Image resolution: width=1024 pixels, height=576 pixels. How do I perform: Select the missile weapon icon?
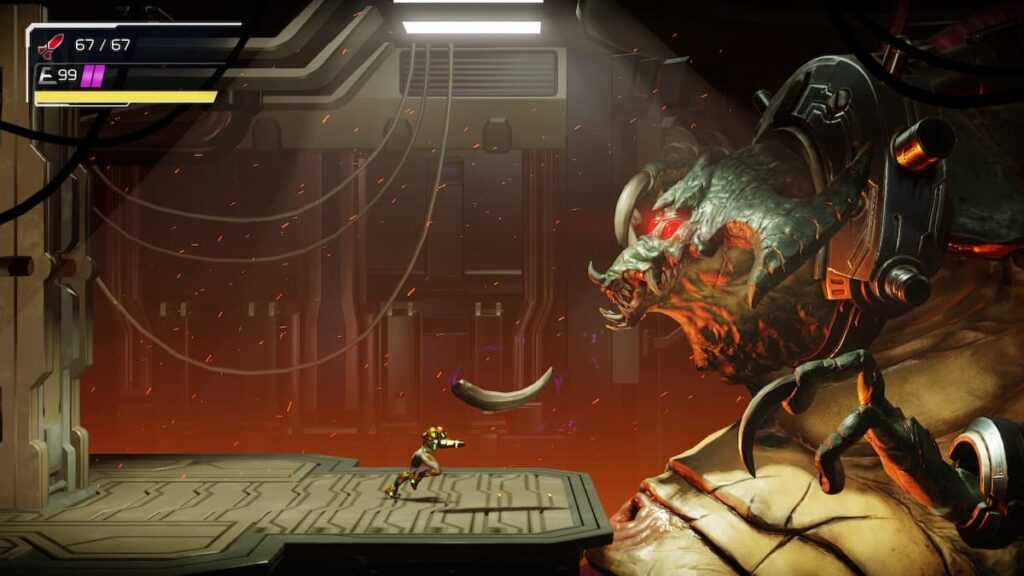coord(49,45)
